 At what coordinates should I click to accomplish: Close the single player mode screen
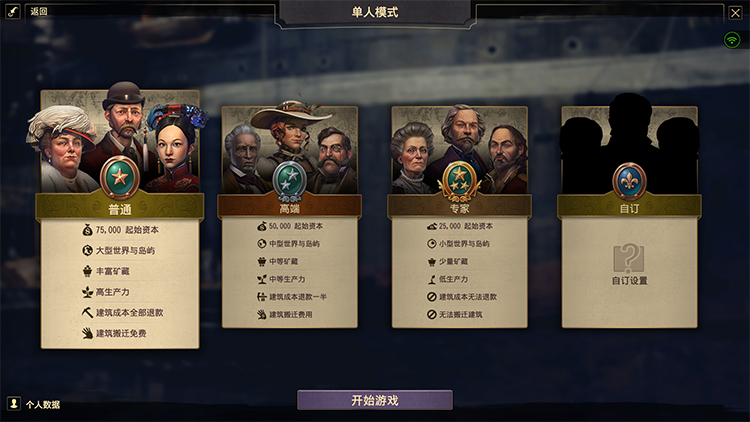coord(735,12)
